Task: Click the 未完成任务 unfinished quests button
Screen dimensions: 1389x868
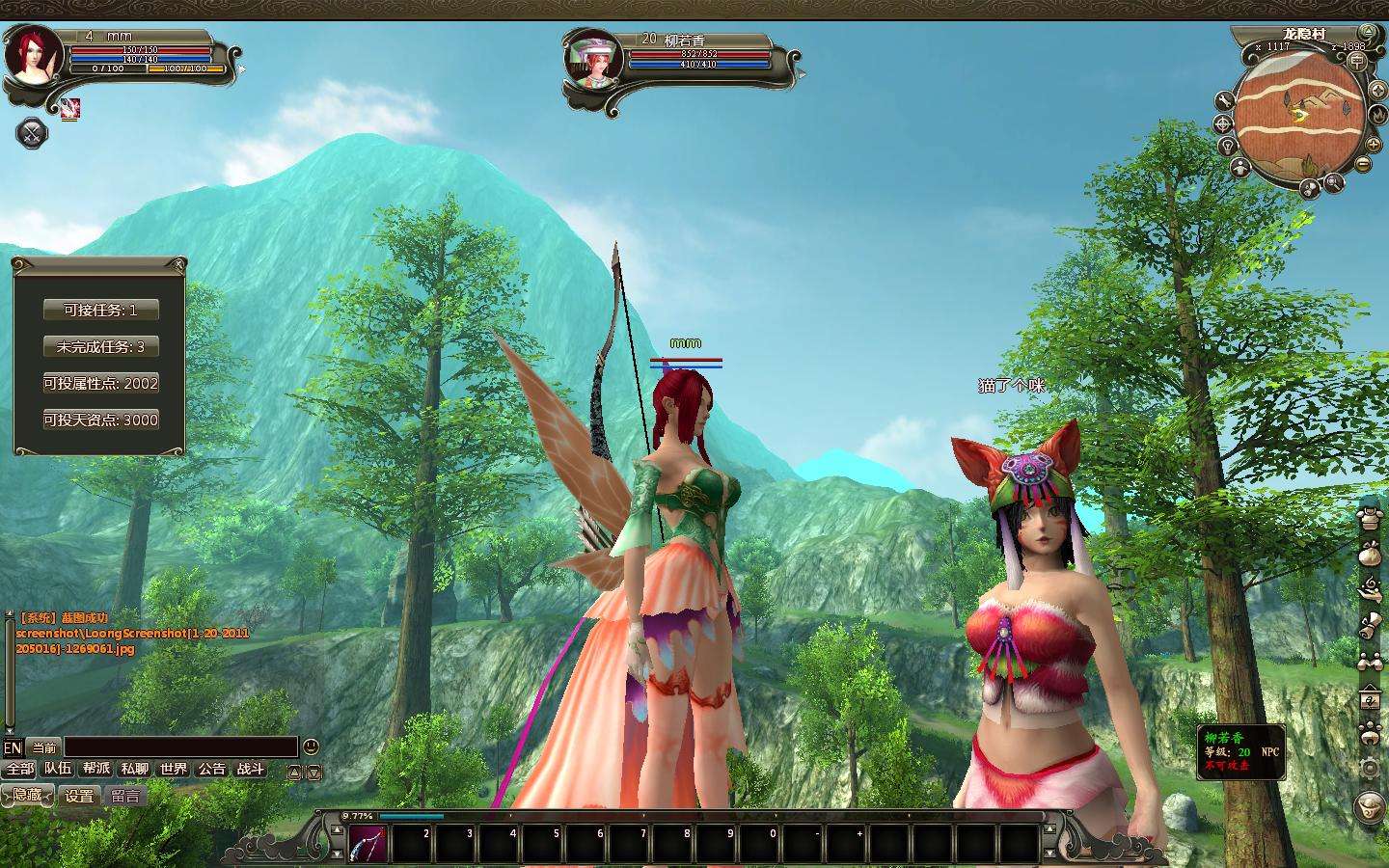Action: click(x=100, y=347)
